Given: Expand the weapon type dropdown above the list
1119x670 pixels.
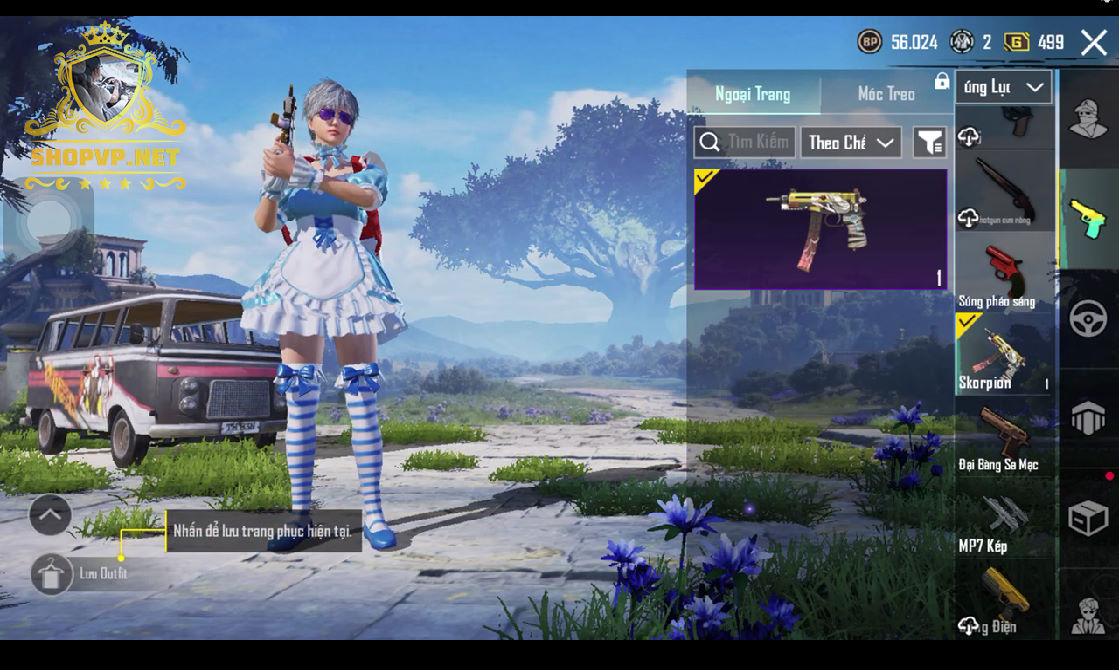Looking at the screenshot, I should [1003, 87].
